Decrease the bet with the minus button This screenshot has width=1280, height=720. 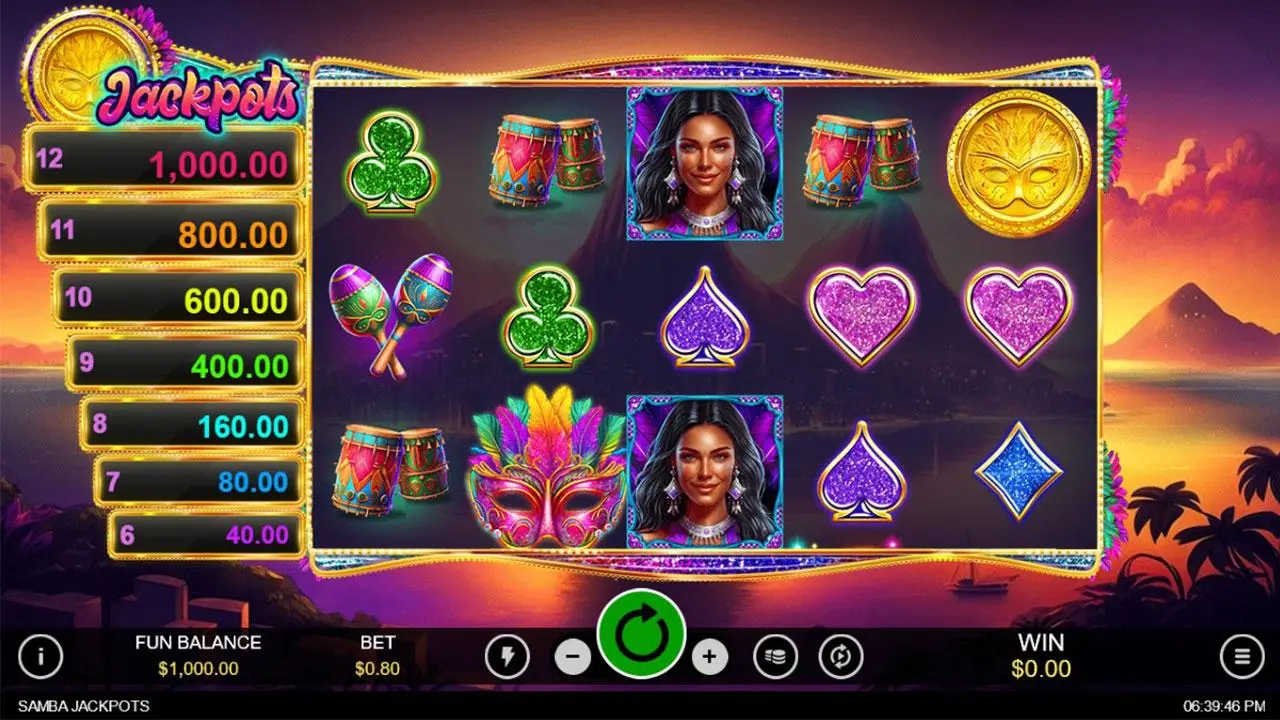pyautogui.click(x=570, y=657)
